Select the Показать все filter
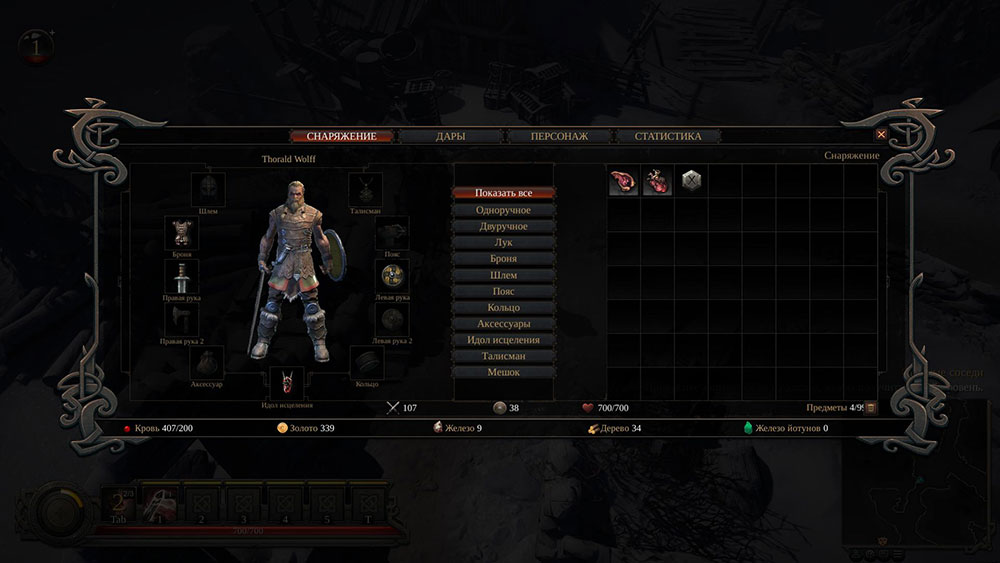 point(503,193)
